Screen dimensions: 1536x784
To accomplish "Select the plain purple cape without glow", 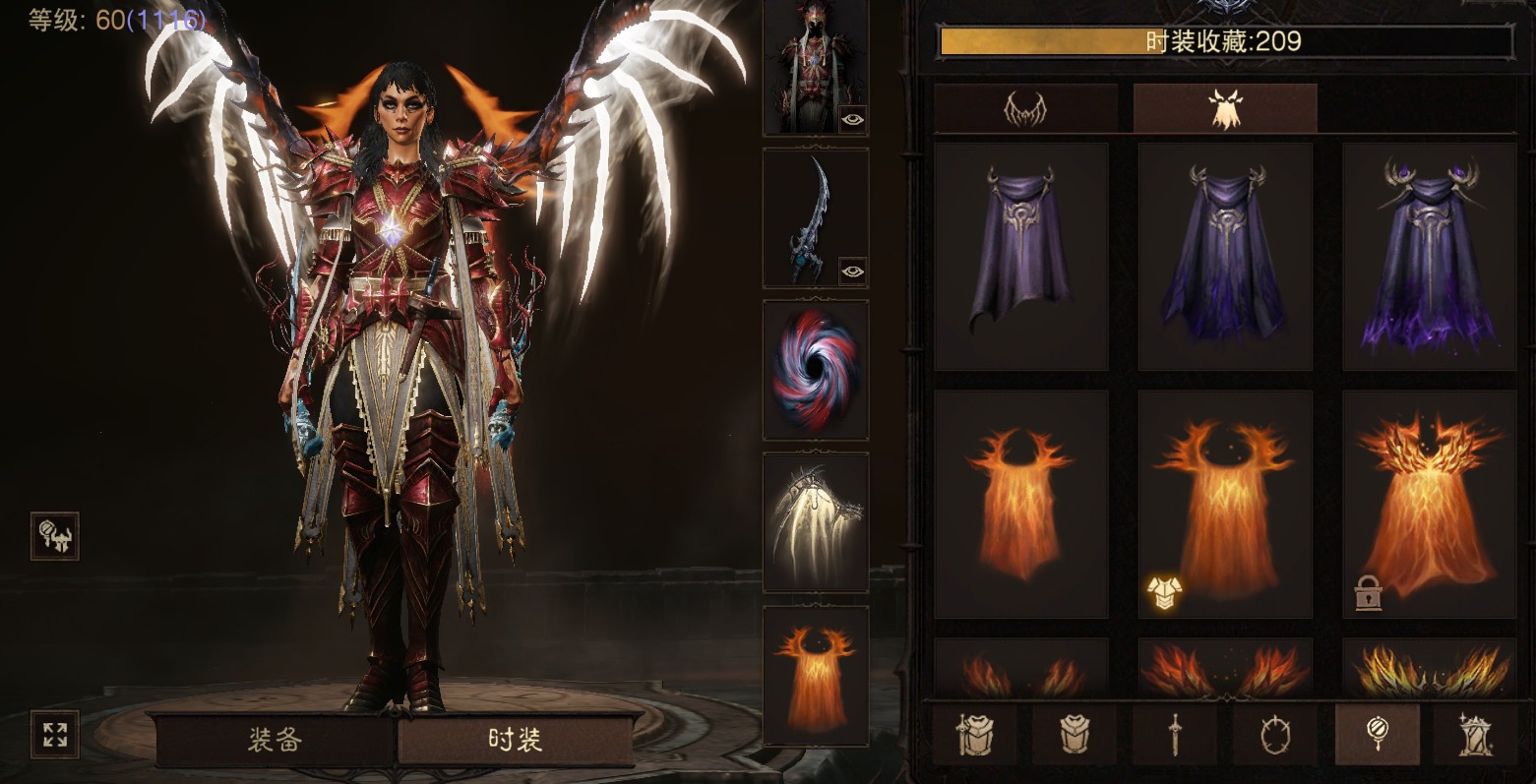I will coord(1020,256).
